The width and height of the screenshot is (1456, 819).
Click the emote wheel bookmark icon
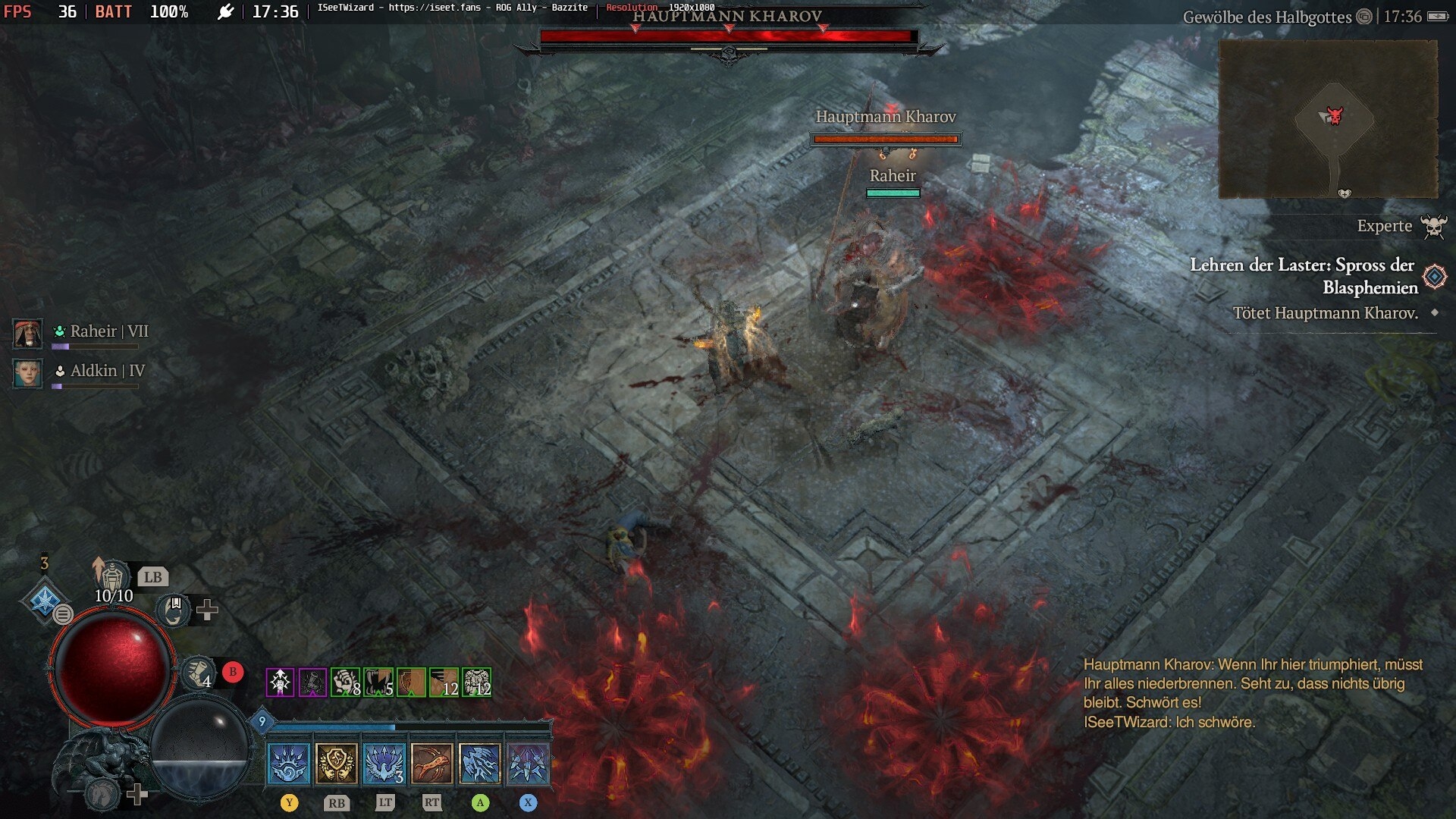click(174, 608)
